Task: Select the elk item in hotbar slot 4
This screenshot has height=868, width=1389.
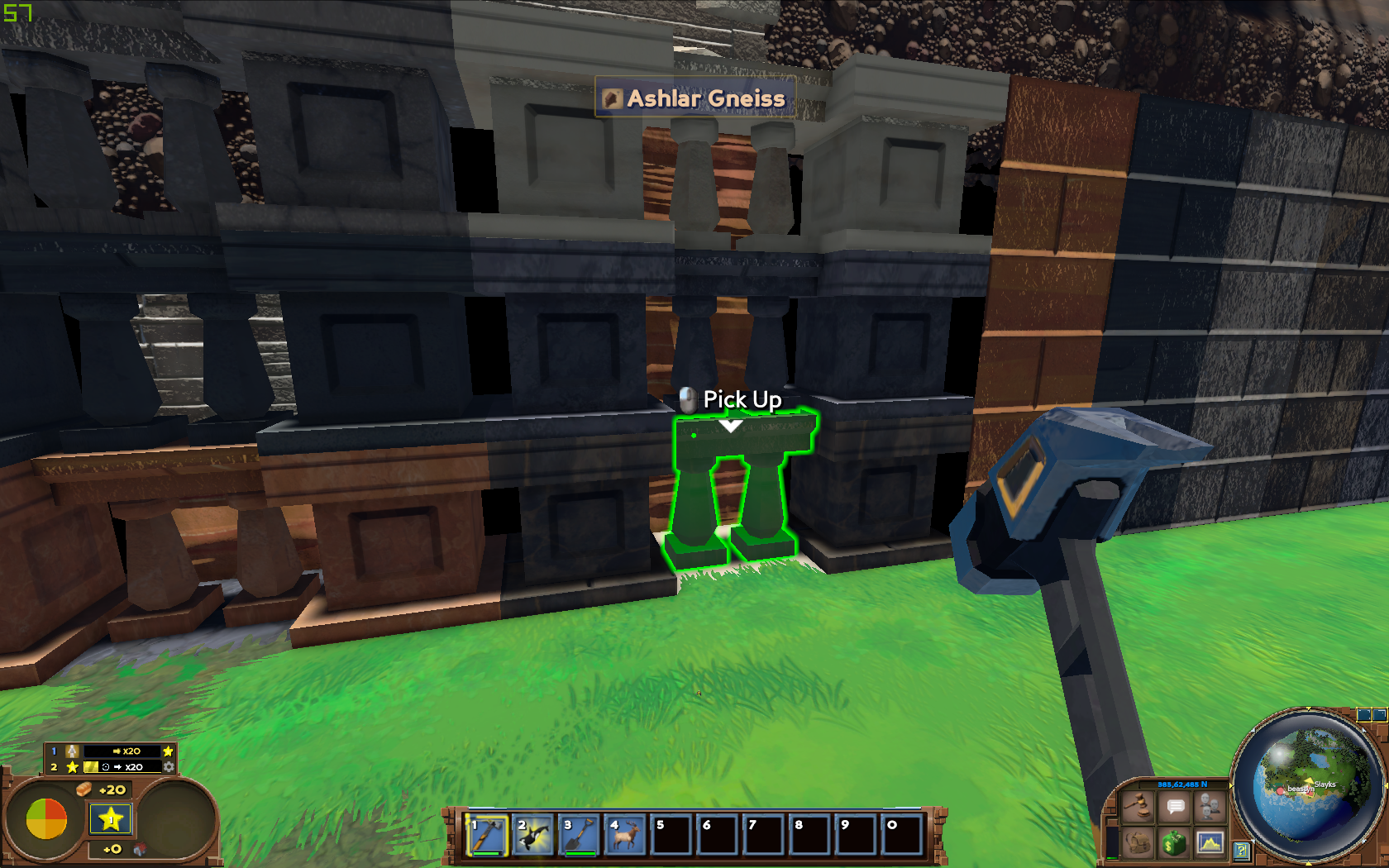Action: (626, 836)
